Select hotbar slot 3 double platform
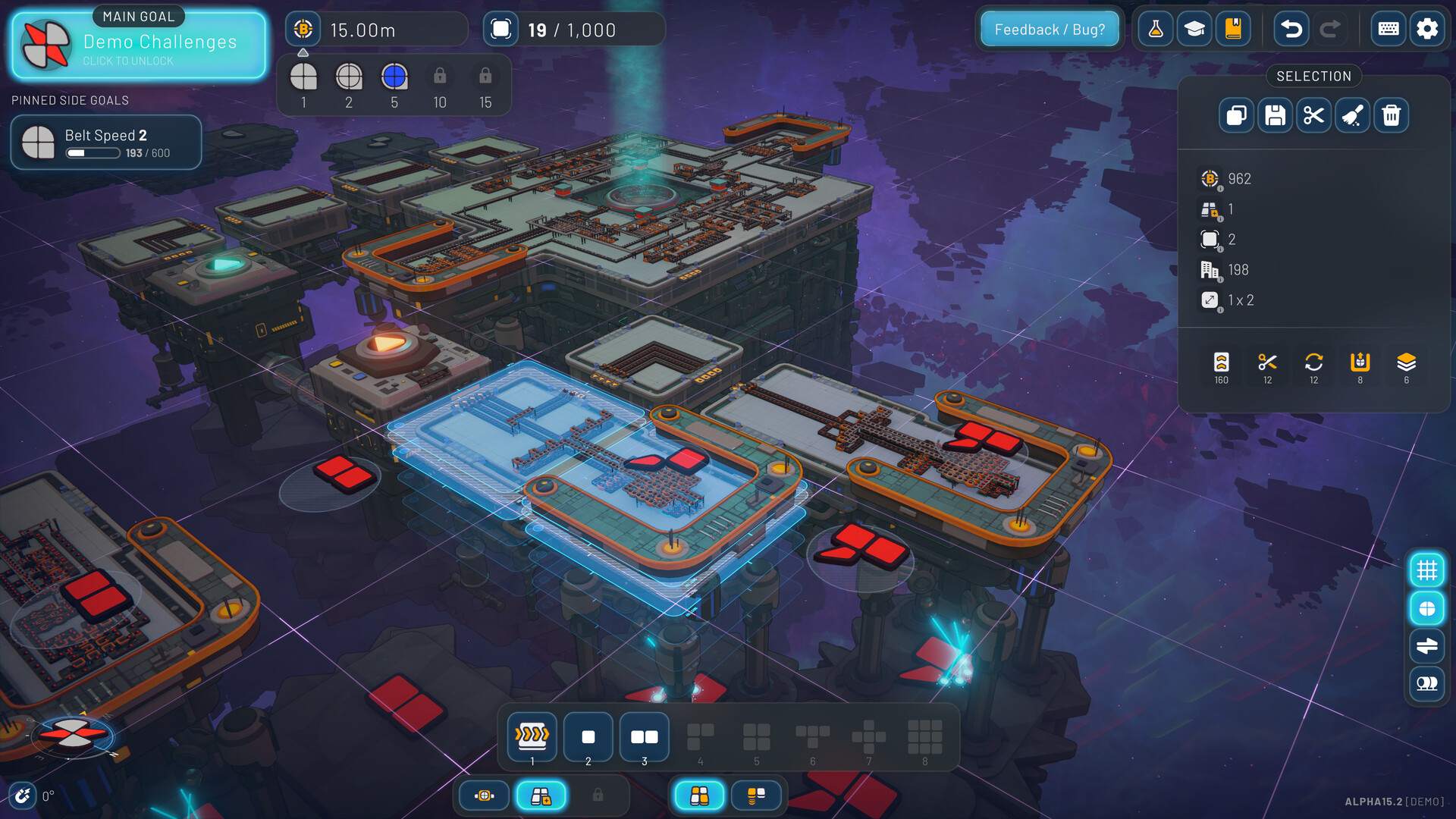This screenshot has width=1456, height=819. click(x=644, y=736)
